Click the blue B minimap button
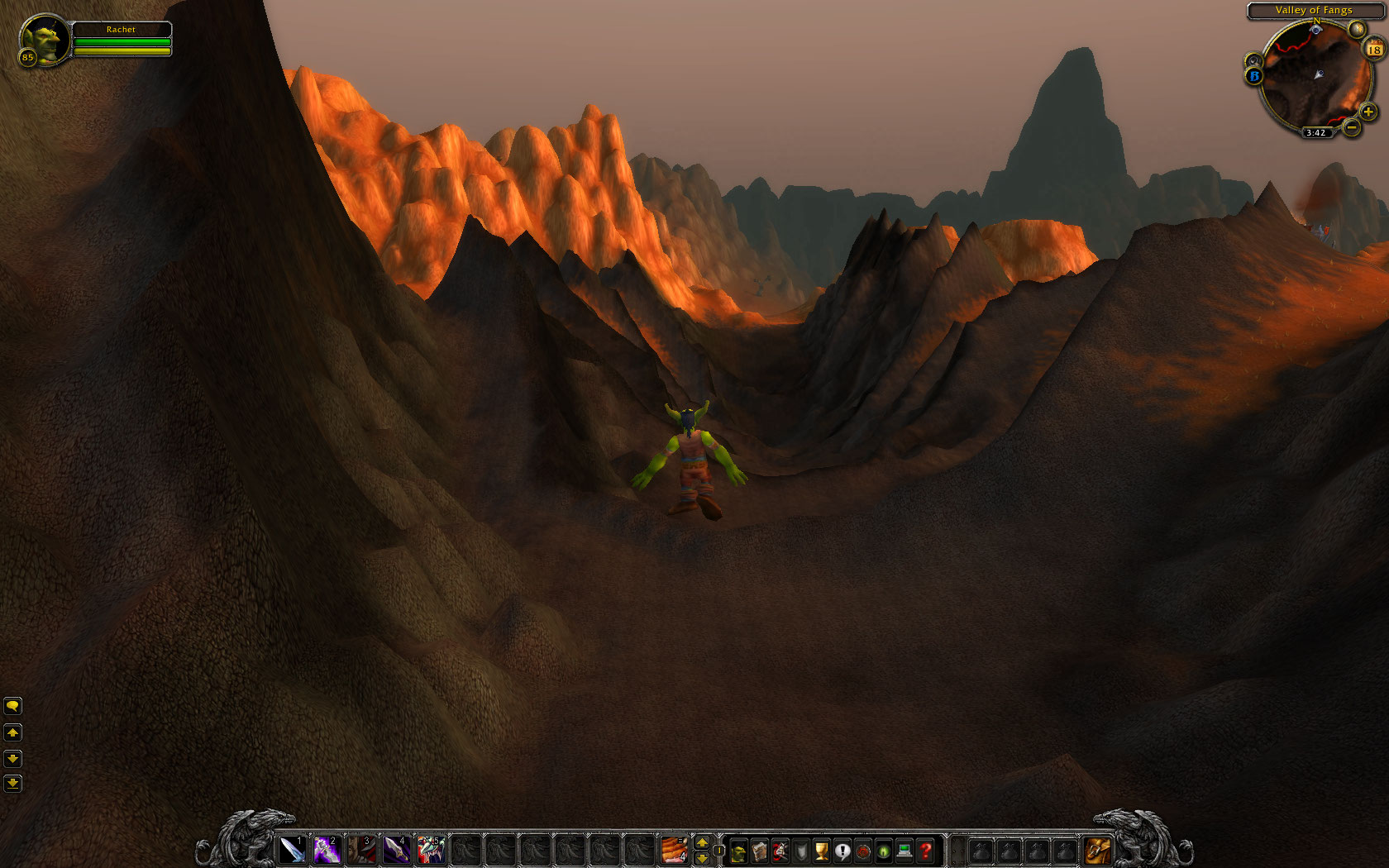This screenshot has width=1389, height=868. (x=1254, y=76)
